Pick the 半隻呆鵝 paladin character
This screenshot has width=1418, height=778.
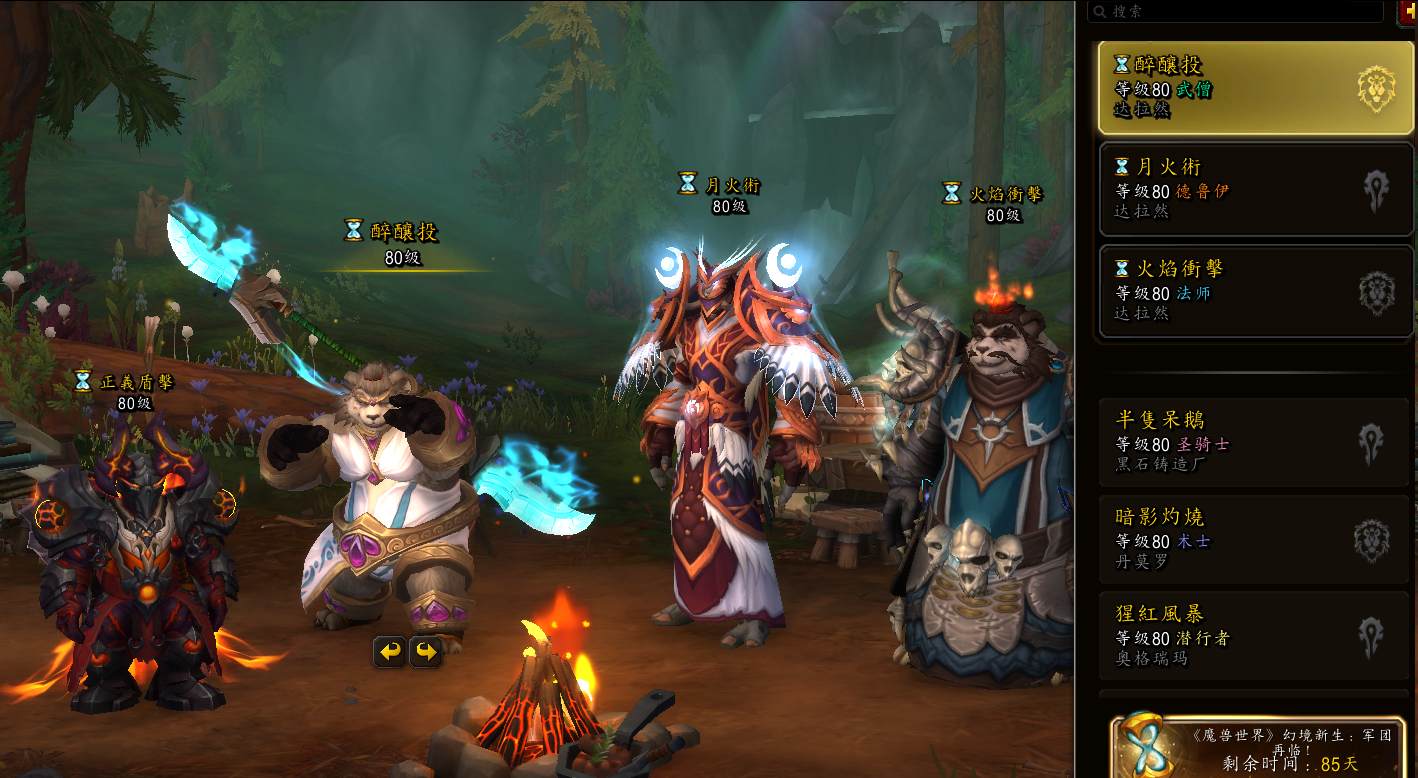(x=1255, y=442)
